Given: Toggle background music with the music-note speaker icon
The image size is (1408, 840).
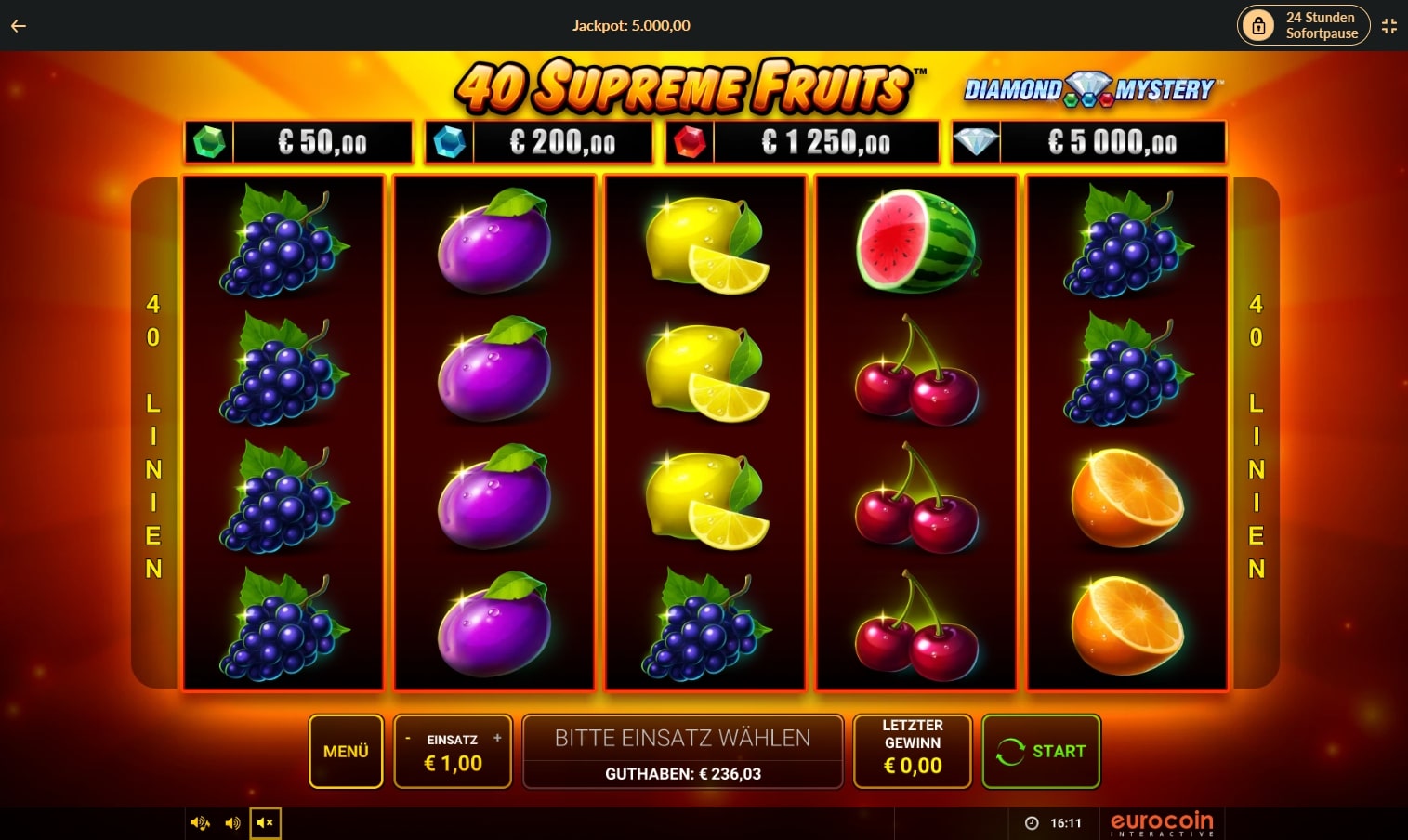Looking at the screenshot, I should (199, 823).
